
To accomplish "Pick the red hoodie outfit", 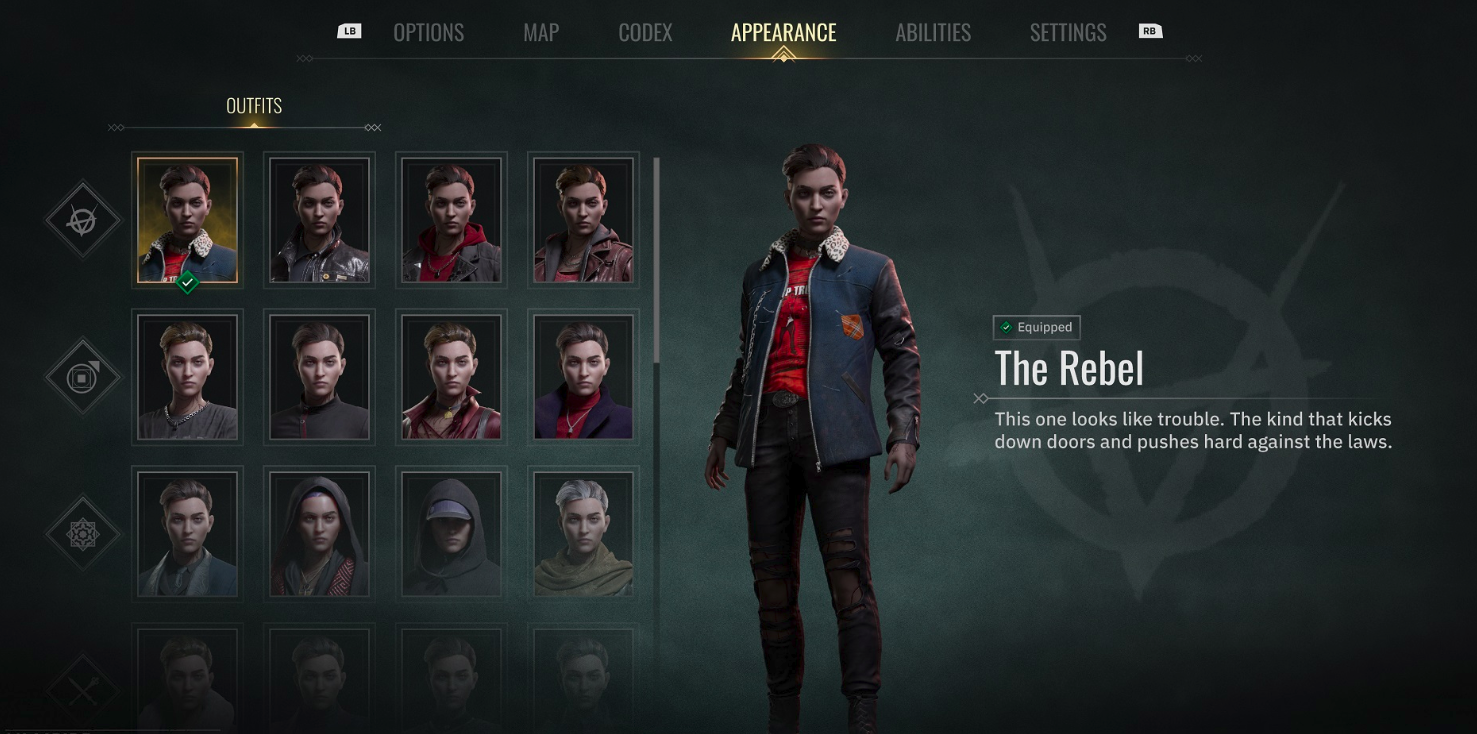I will click(x=451, y=220).
